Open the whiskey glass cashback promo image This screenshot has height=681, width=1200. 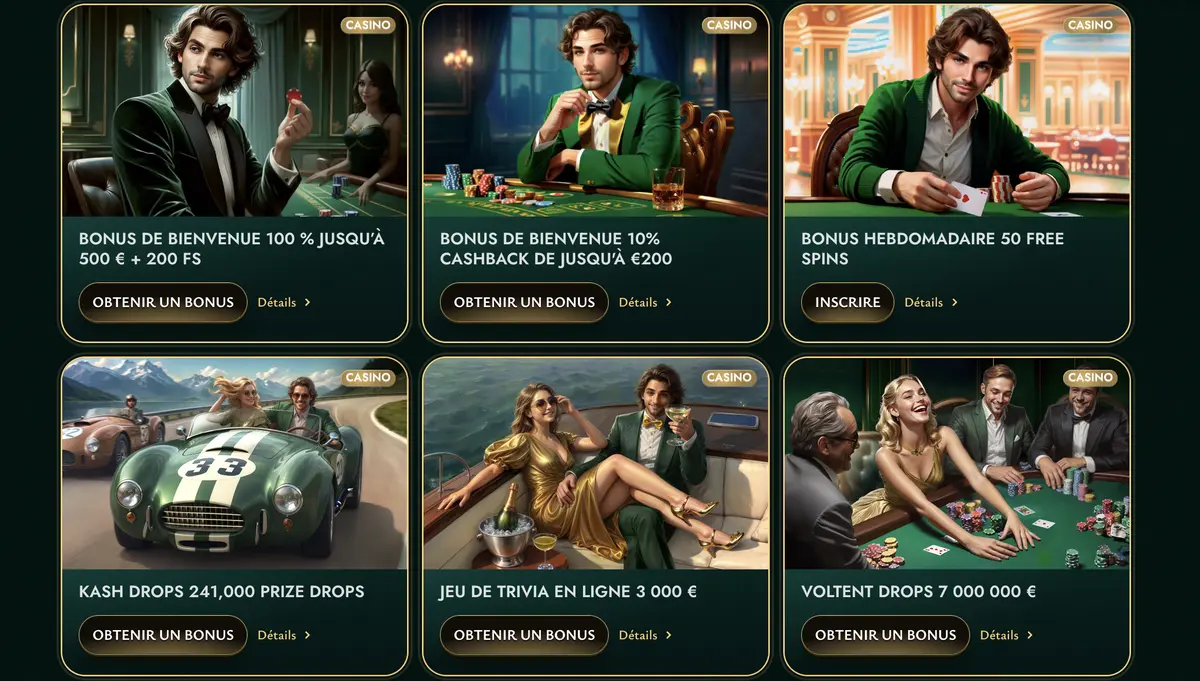(x=595, y=111)
